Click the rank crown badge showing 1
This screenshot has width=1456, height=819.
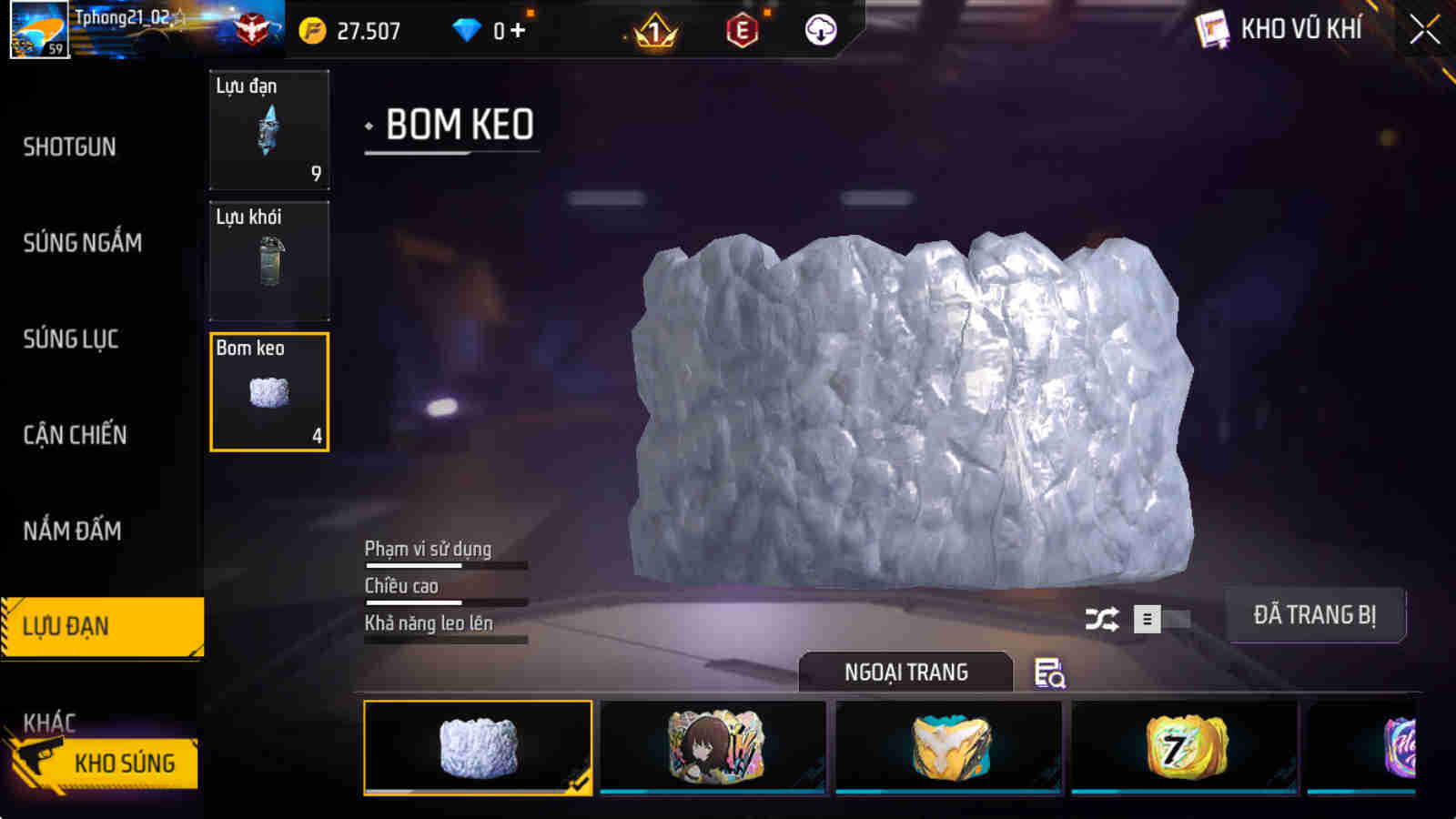[653, 29]
